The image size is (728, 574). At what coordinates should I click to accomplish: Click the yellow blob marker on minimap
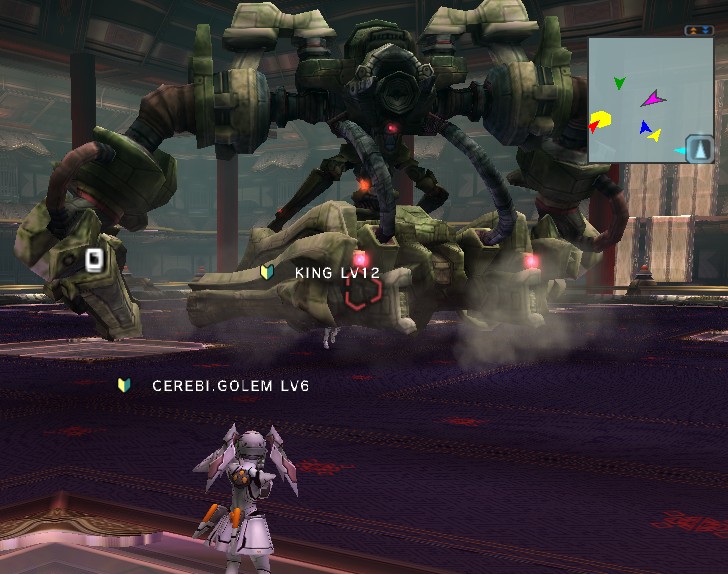(x=601, y=118)
